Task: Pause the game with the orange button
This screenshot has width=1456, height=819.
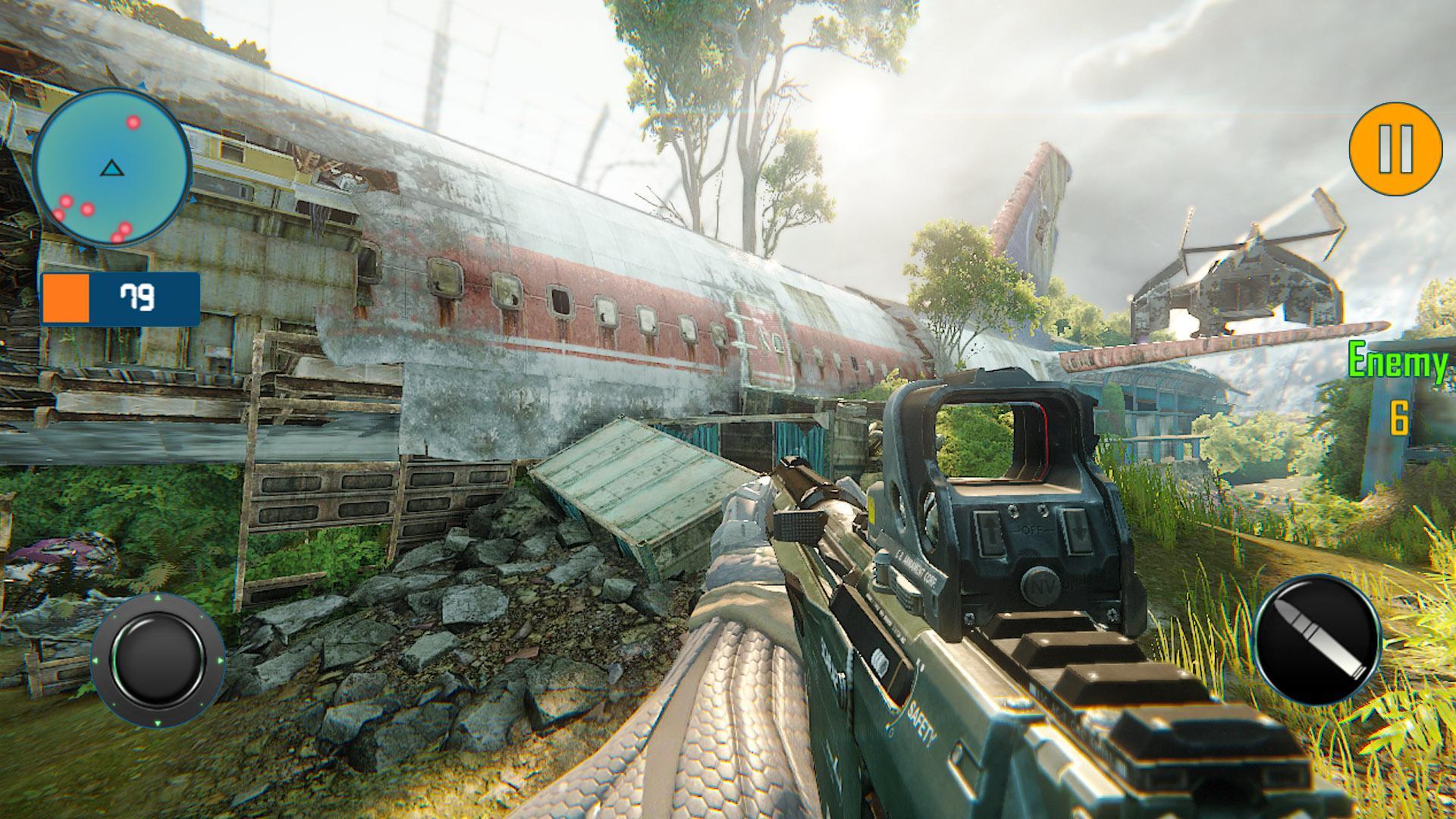Action: pyautogui.click(x=1395, y=149)
